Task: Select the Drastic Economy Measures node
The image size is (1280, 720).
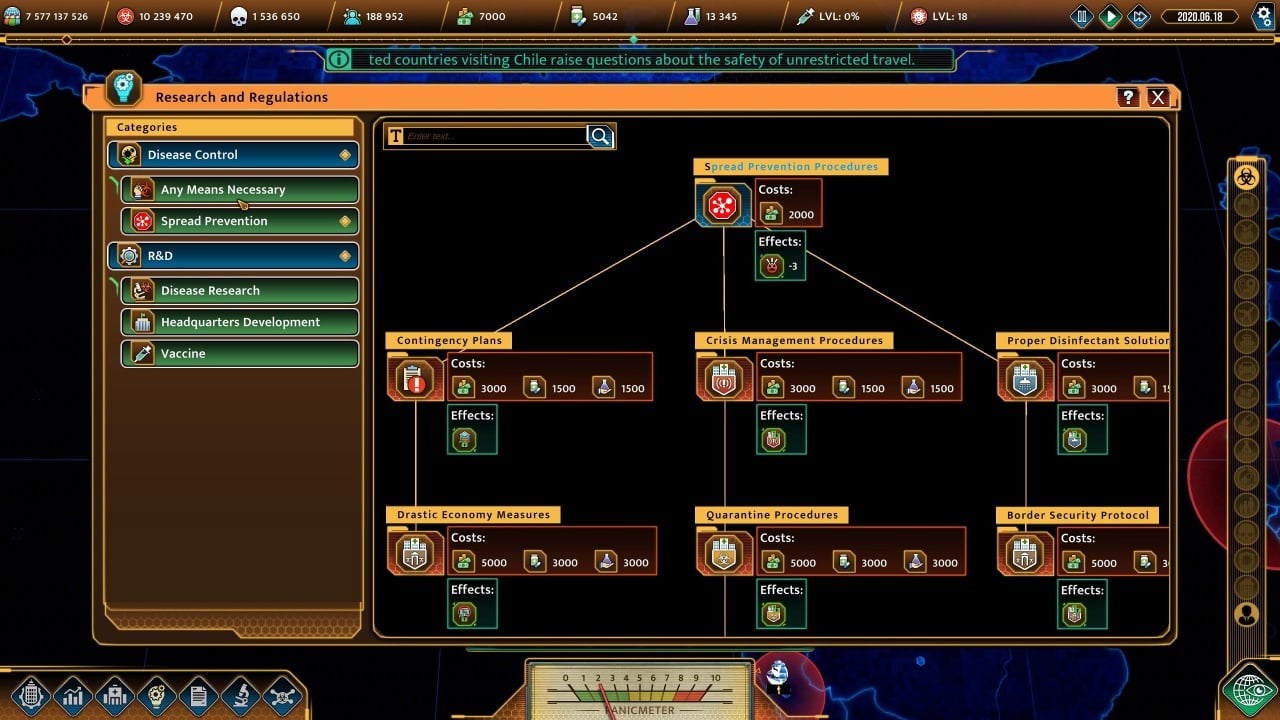Action: 415,553
